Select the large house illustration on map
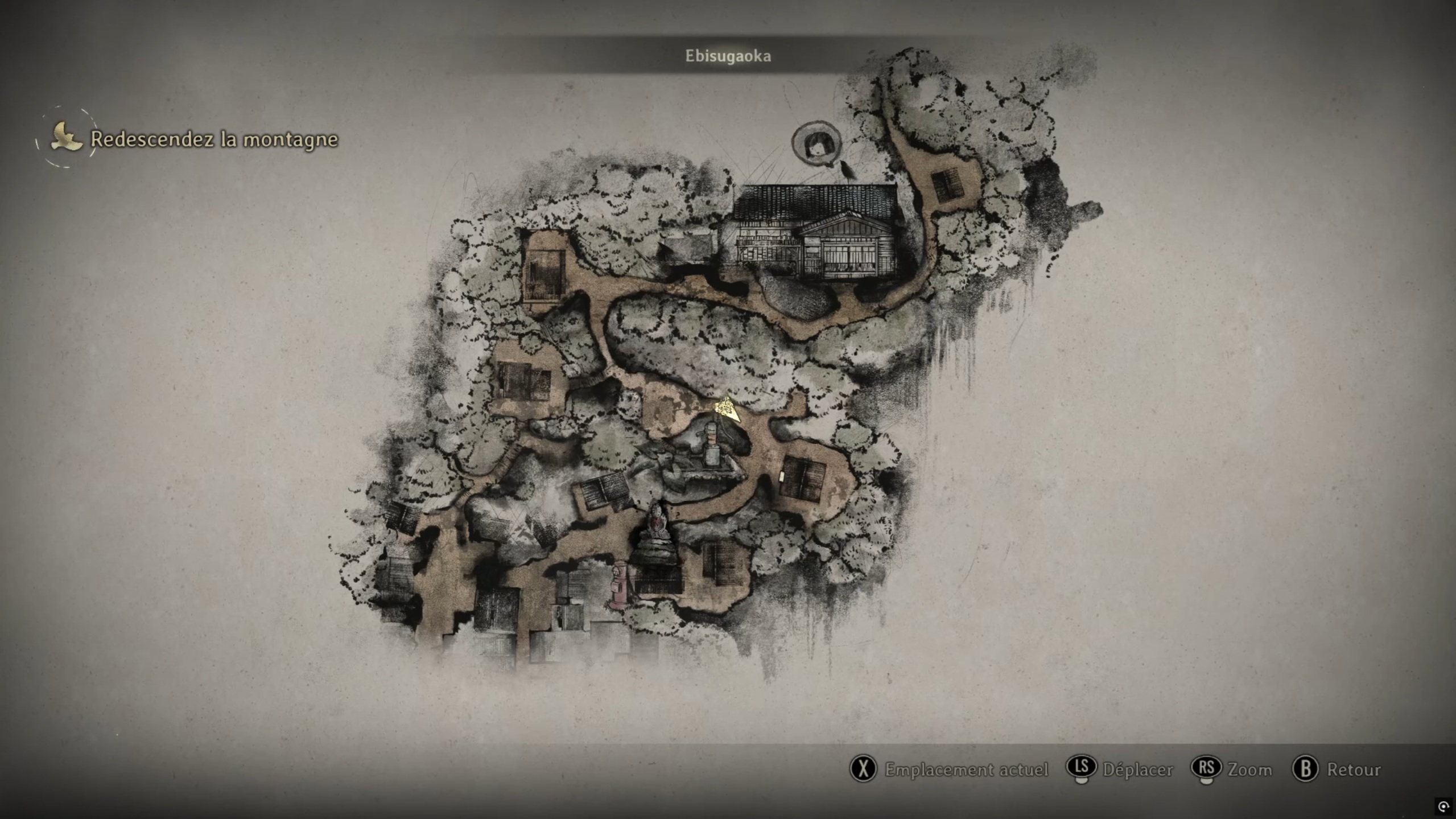 point(816,232)
